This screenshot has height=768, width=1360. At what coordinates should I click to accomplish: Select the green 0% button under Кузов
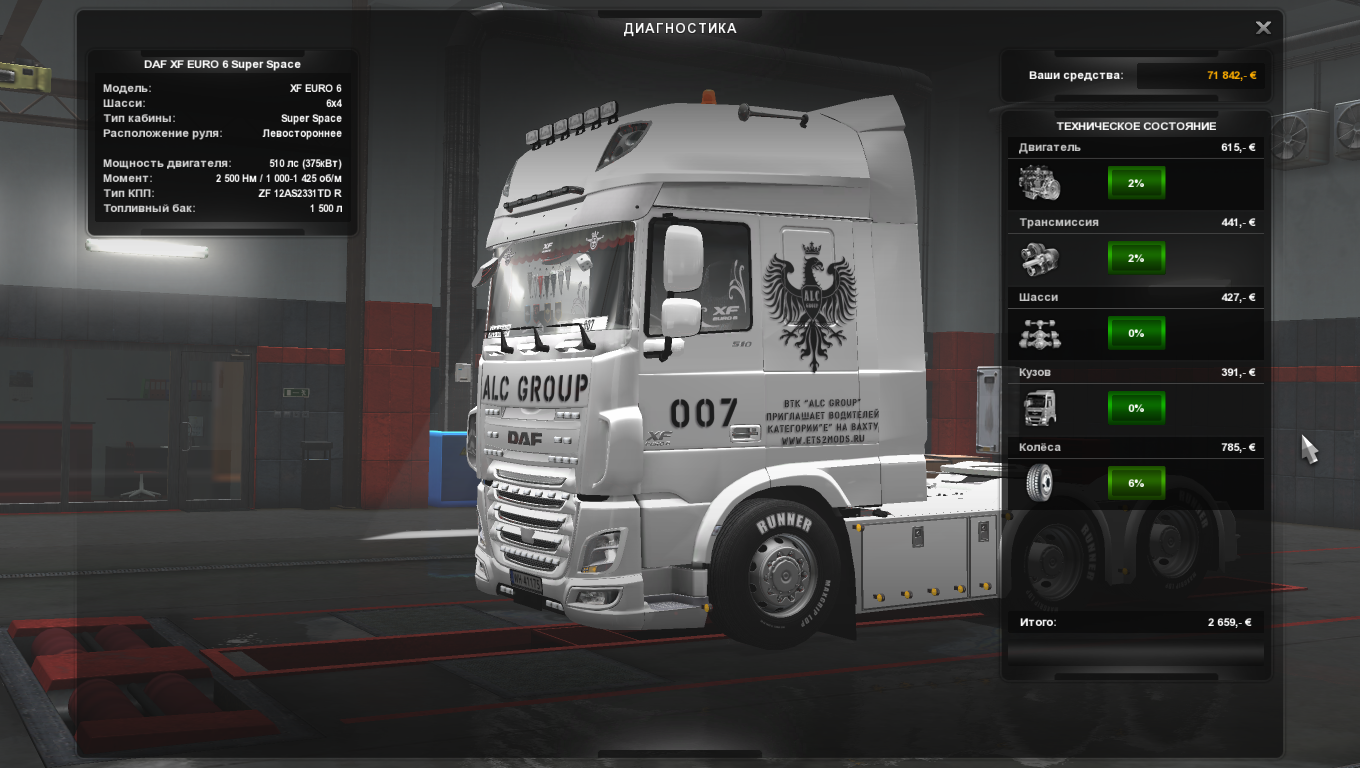pos(1136,408)
